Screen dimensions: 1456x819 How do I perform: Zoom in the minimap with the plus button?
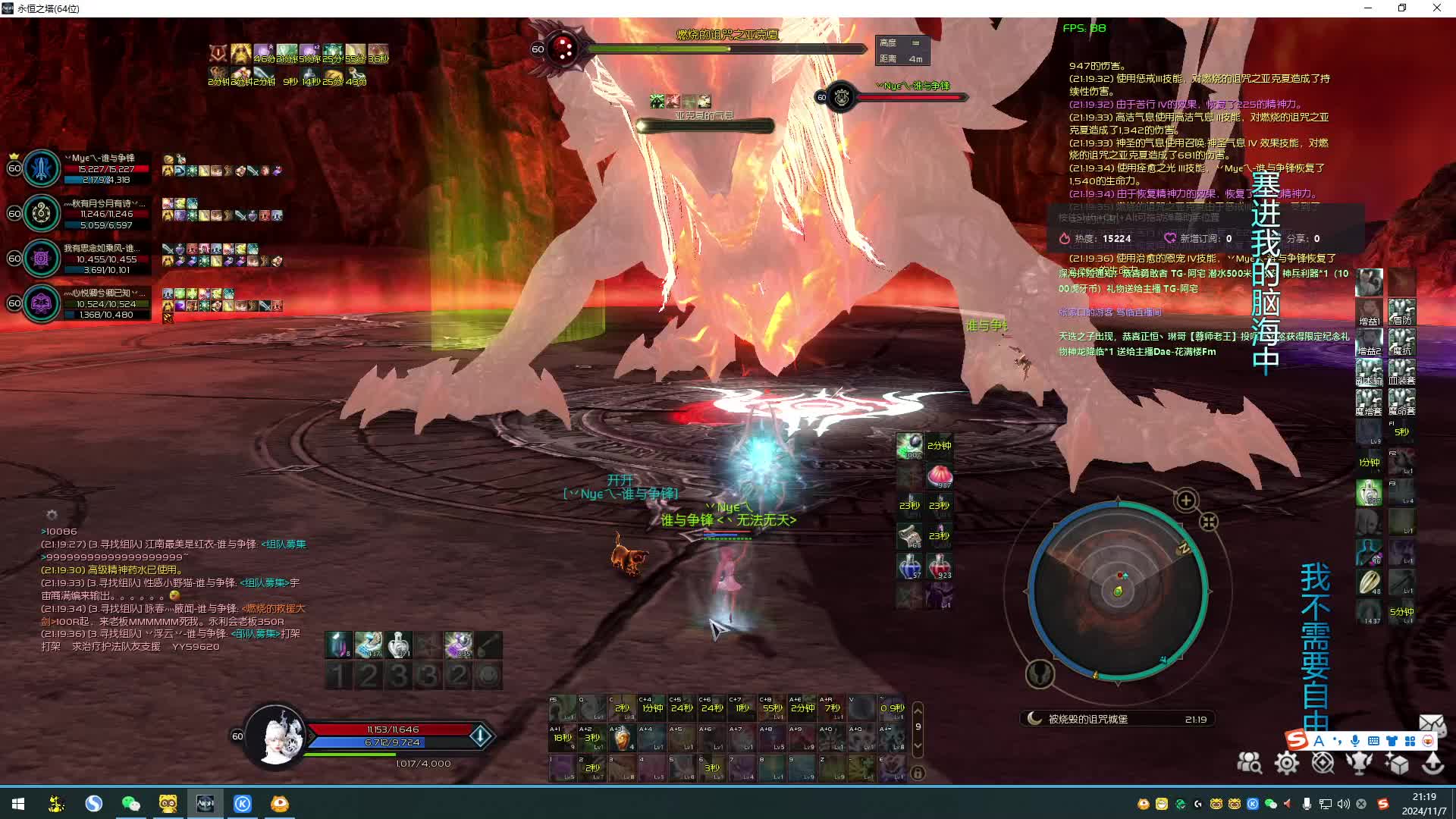(1186, 500)
